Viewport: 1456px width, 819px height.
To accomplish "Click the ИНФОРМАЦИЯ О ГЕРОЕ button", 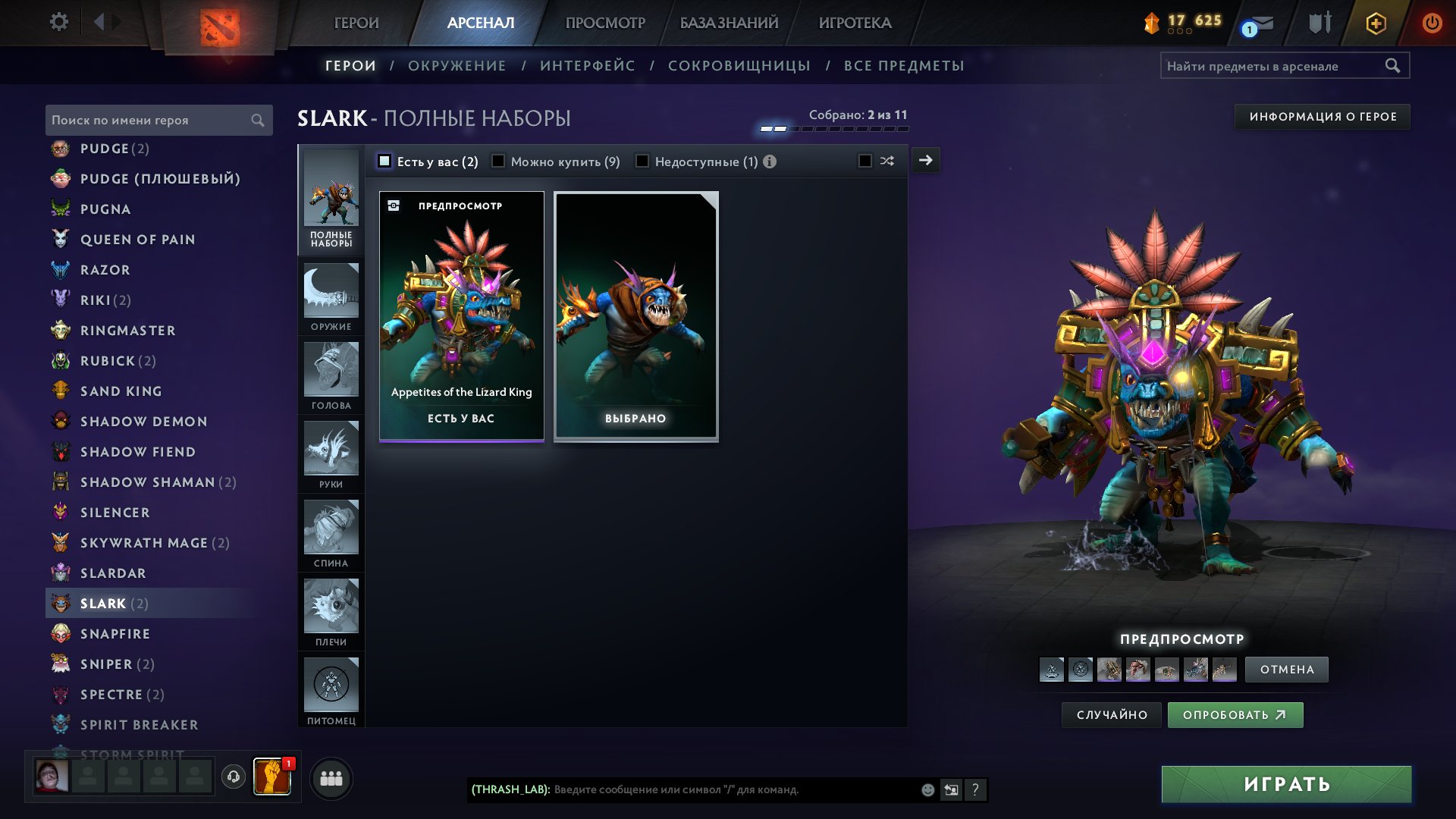I will coord(1323,117).
